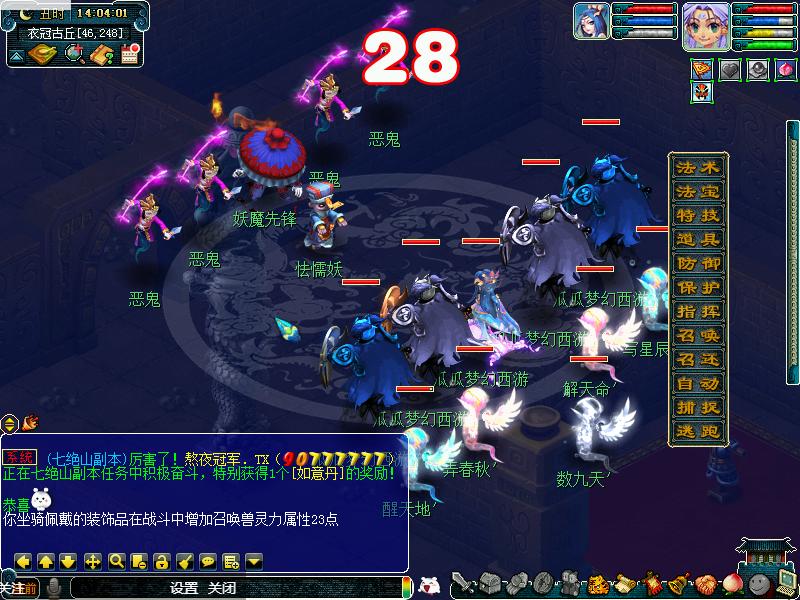The image size is (800, 600).
Task: Clear chat with the broom icon
Action: click(185, 561)
